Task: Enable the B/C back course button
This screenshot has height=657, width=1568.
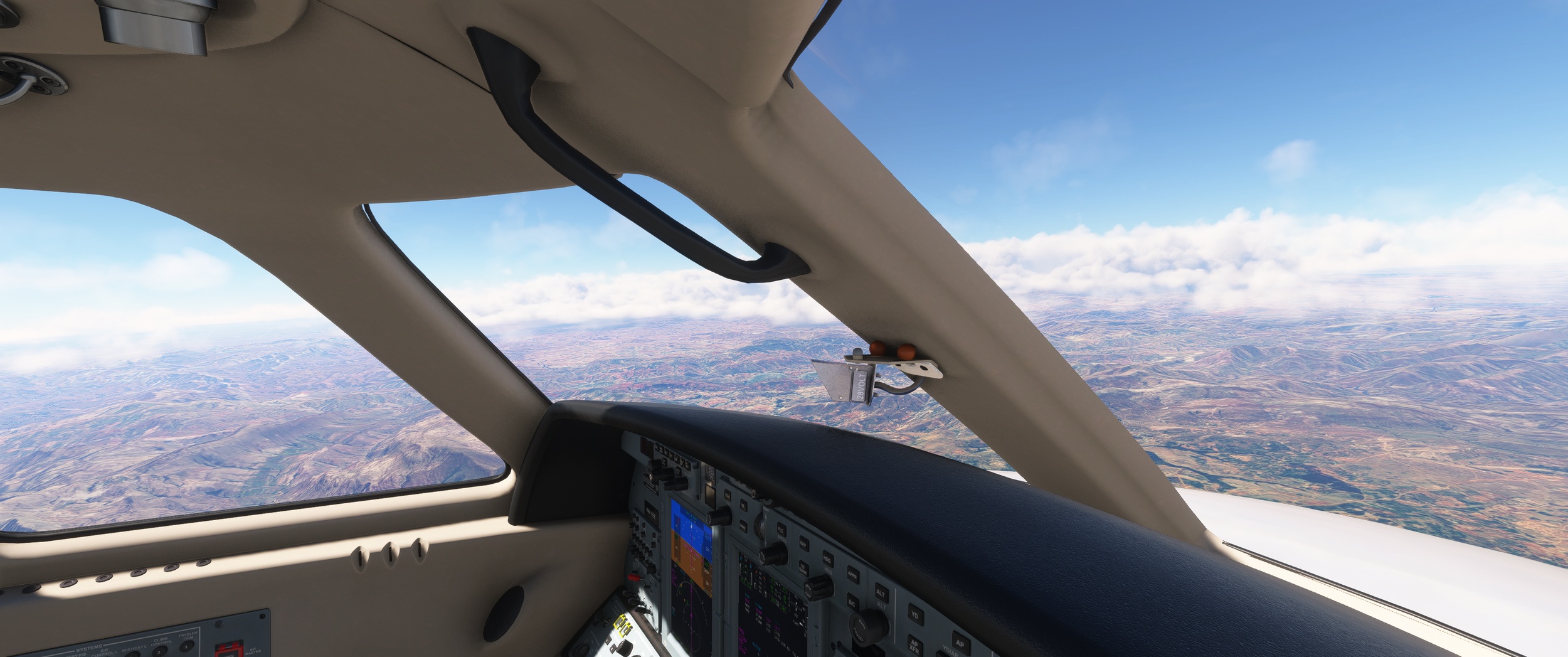Action: click(852, 603)
